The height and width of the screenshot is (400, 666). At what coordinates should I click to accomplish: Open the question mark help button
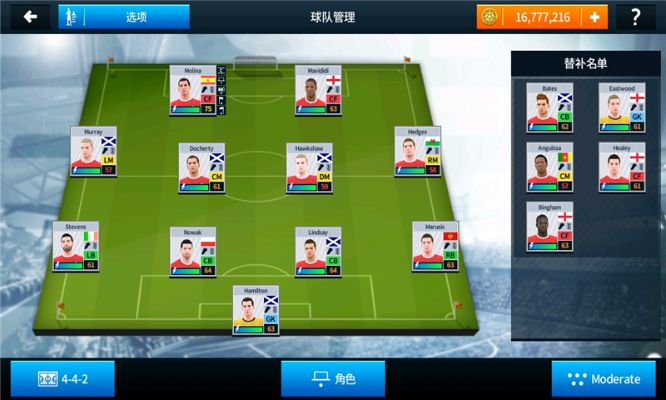(635, 17)
